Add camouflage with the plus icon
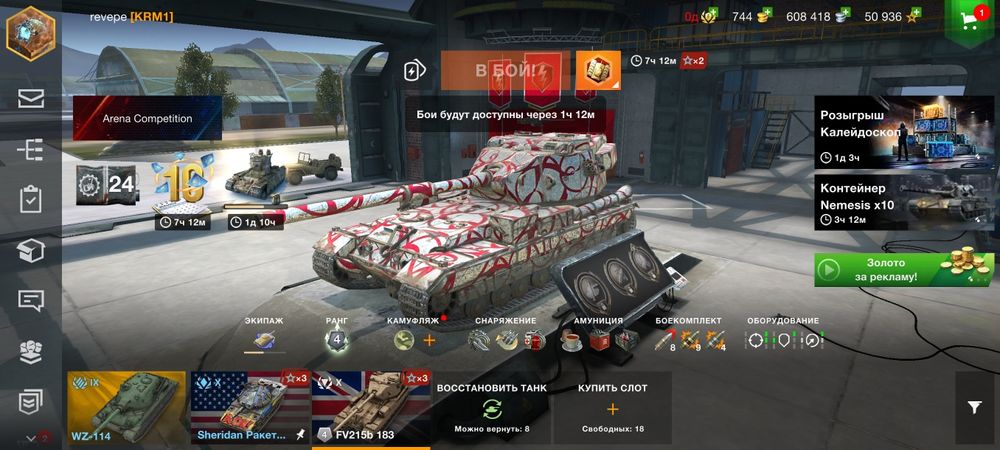Viewport: 1000px width, 450px height. pyautogui.click(x=429, y=341)
